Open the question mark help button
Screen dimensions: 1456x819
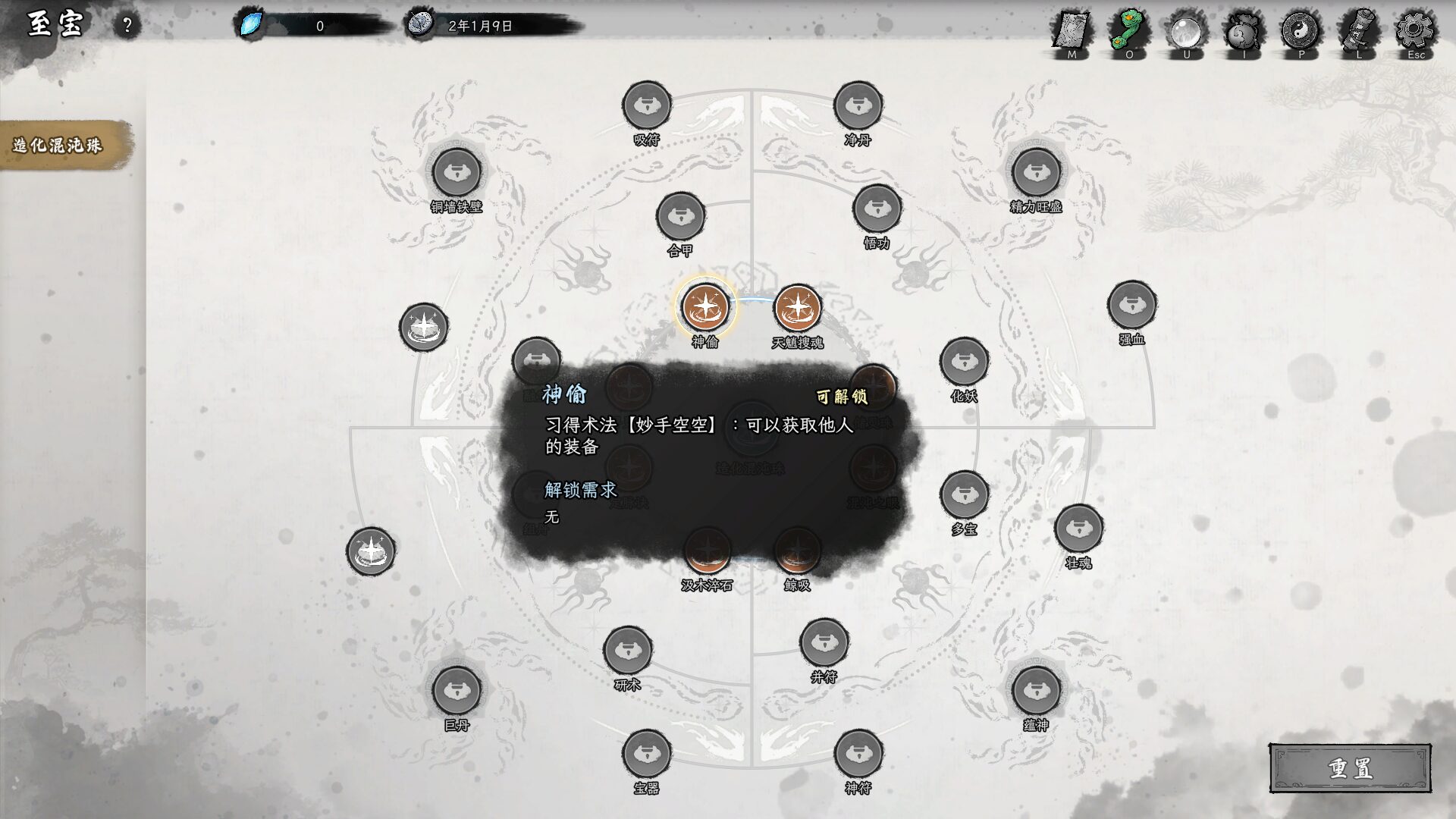point(127,26)
